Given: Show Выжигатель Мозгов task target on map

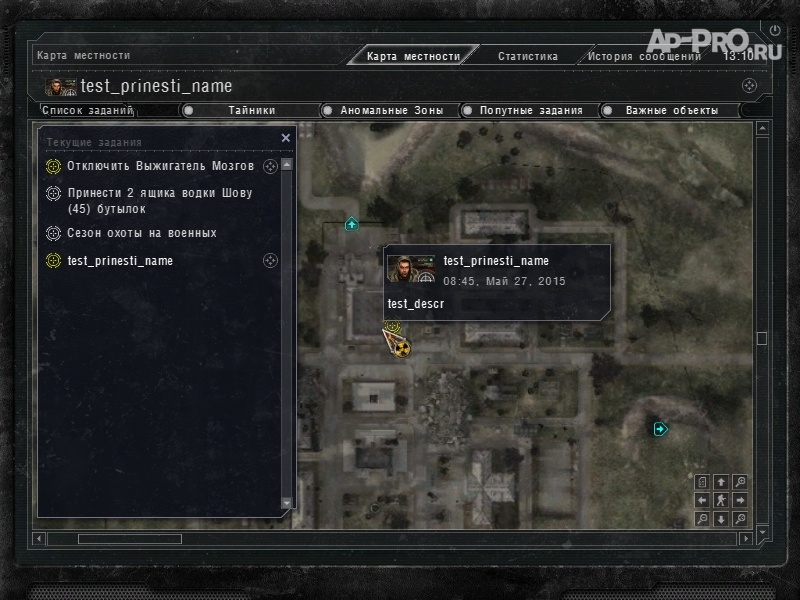Looking at the screenshot, I should [x=270, y=166].
